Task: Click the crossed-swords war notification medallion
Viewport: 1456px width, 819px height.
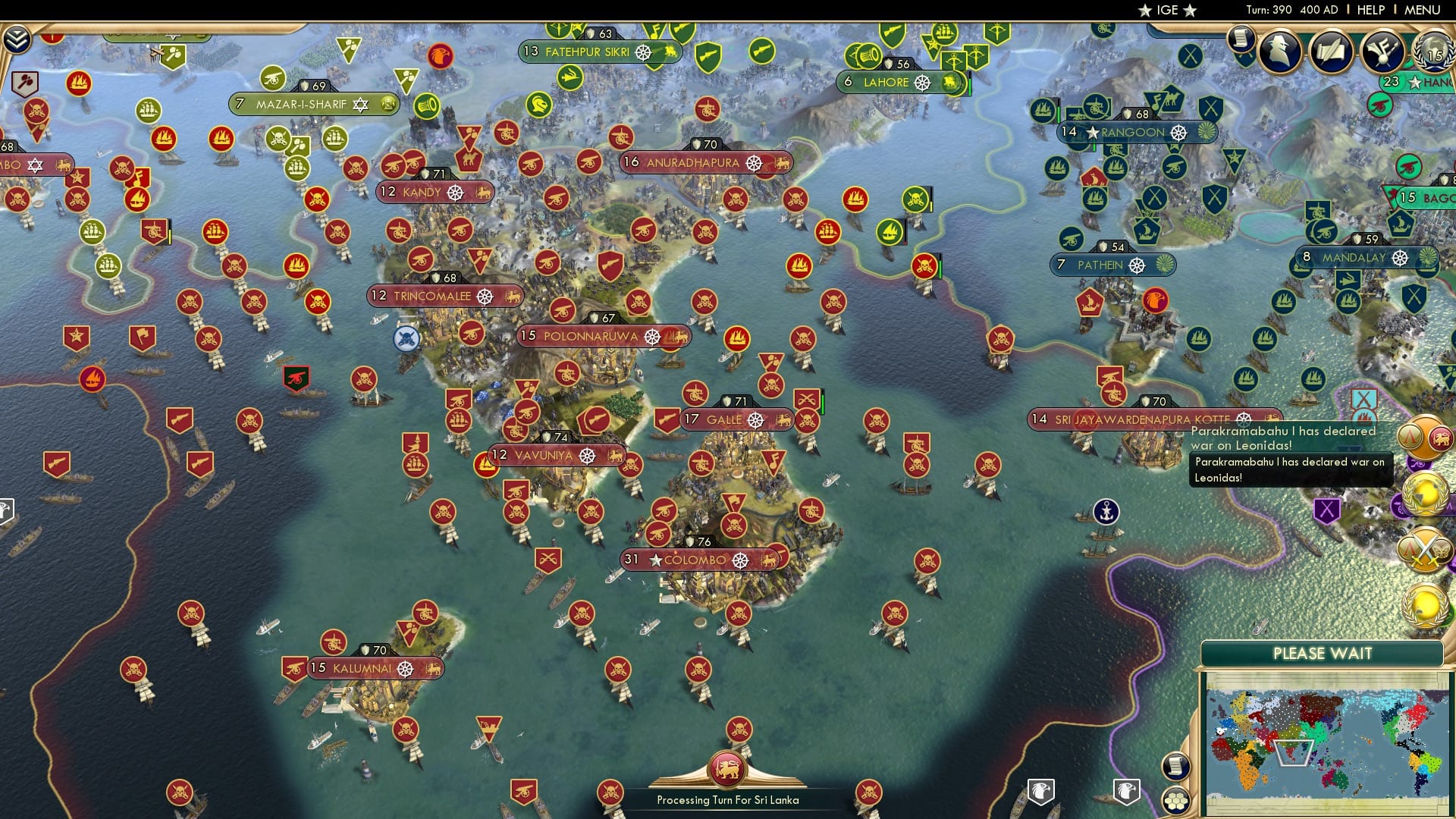Action: tap(1424, 550)
